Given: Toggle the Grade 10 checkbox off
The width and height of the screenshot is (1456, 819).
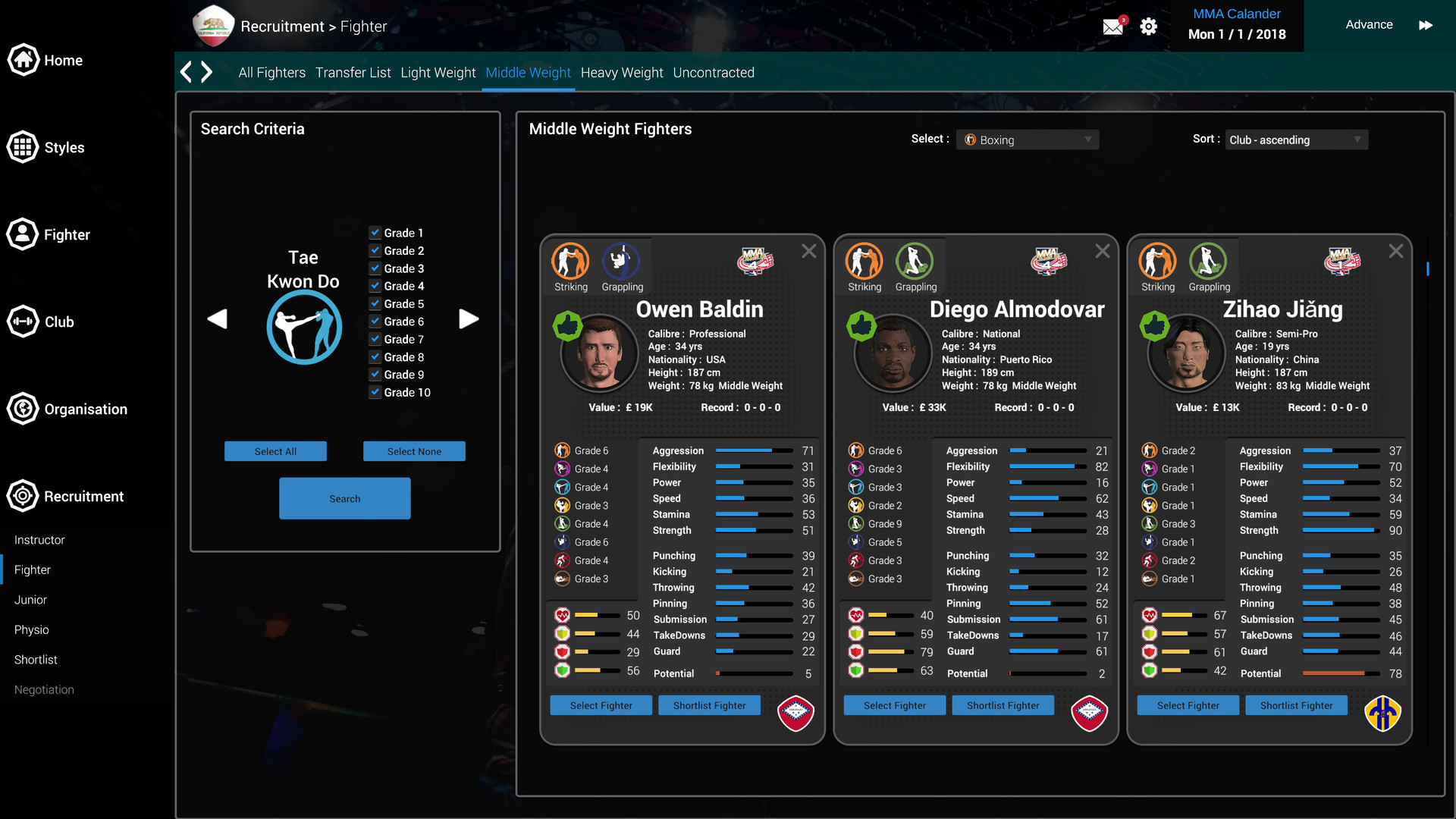Looking at the screenshot, I should (375, 392).
